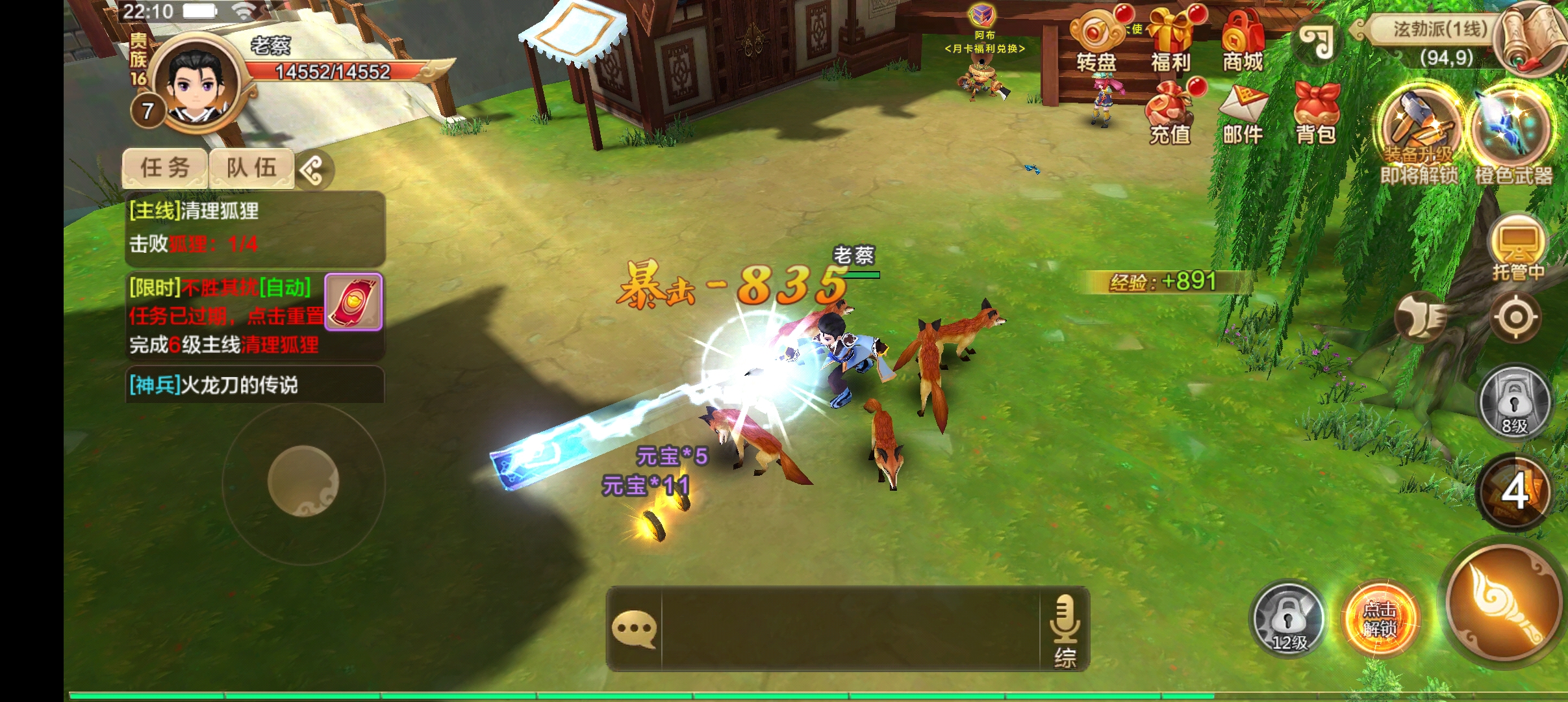
Task: Tap the microphone voice chat button
Action: (1065, 629)
